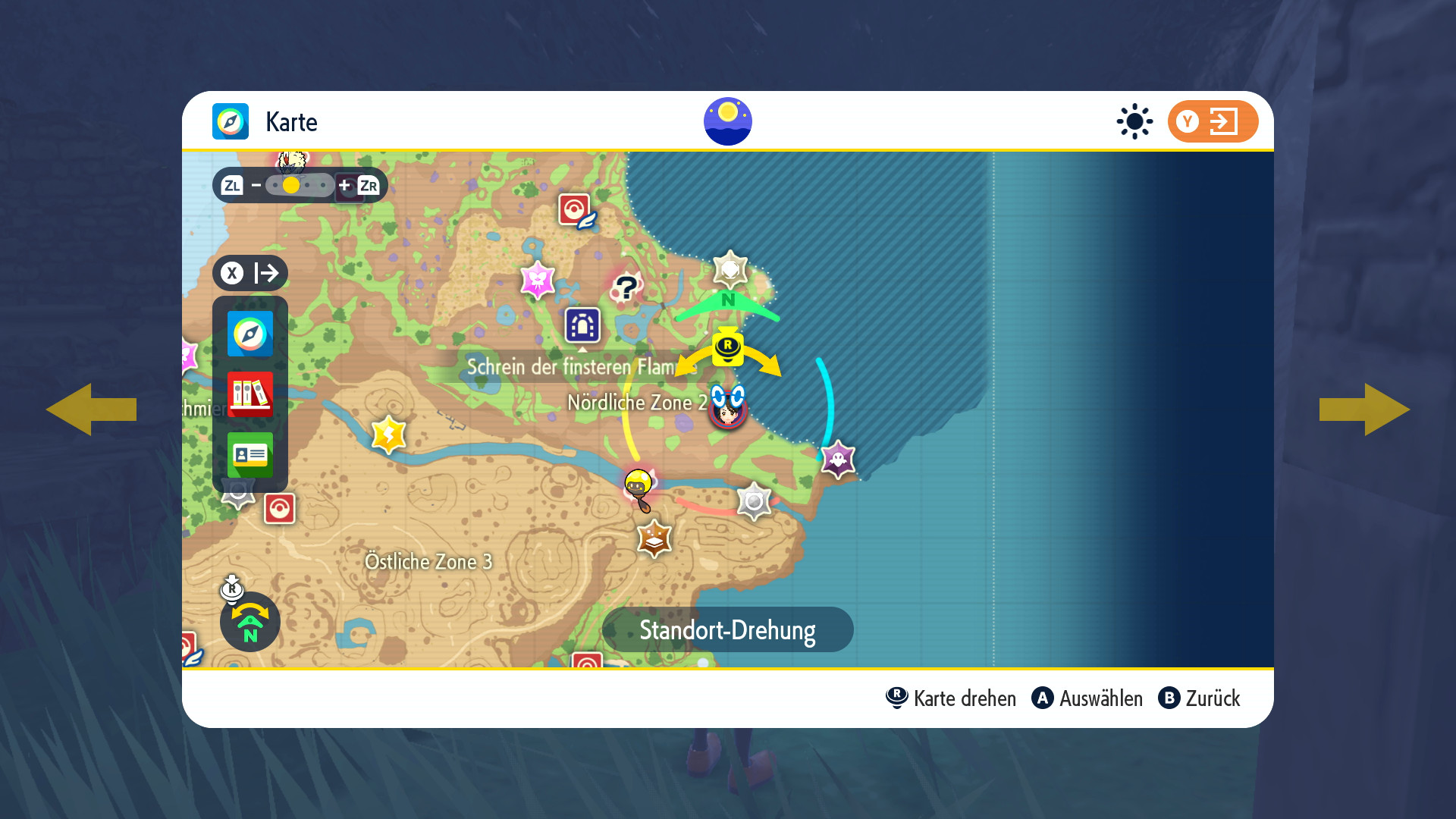1456x819 pixels.
Task: Zoom the map in with plus
Action: click(344, 185)
